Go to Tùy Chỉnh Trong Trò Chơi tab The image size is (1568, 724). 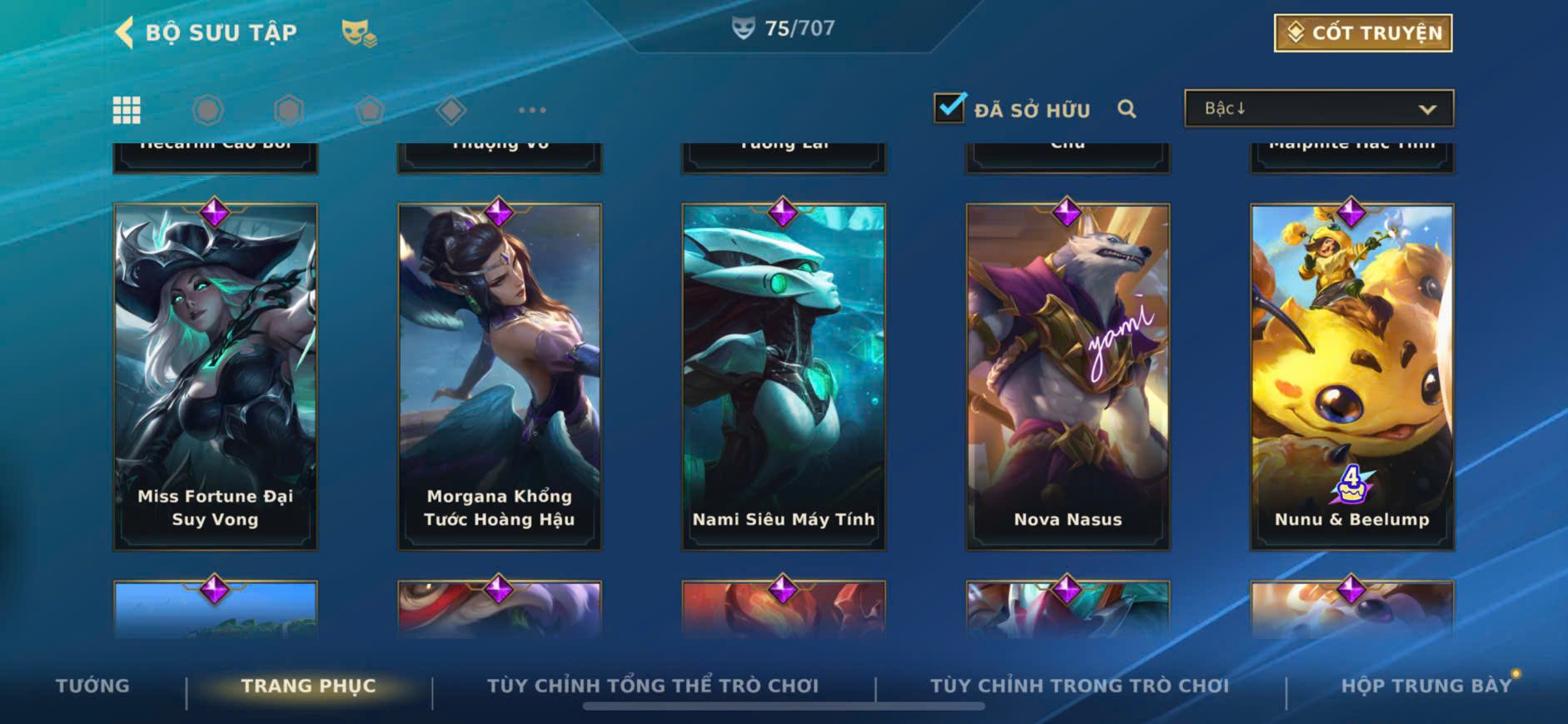coord(1079,686)
